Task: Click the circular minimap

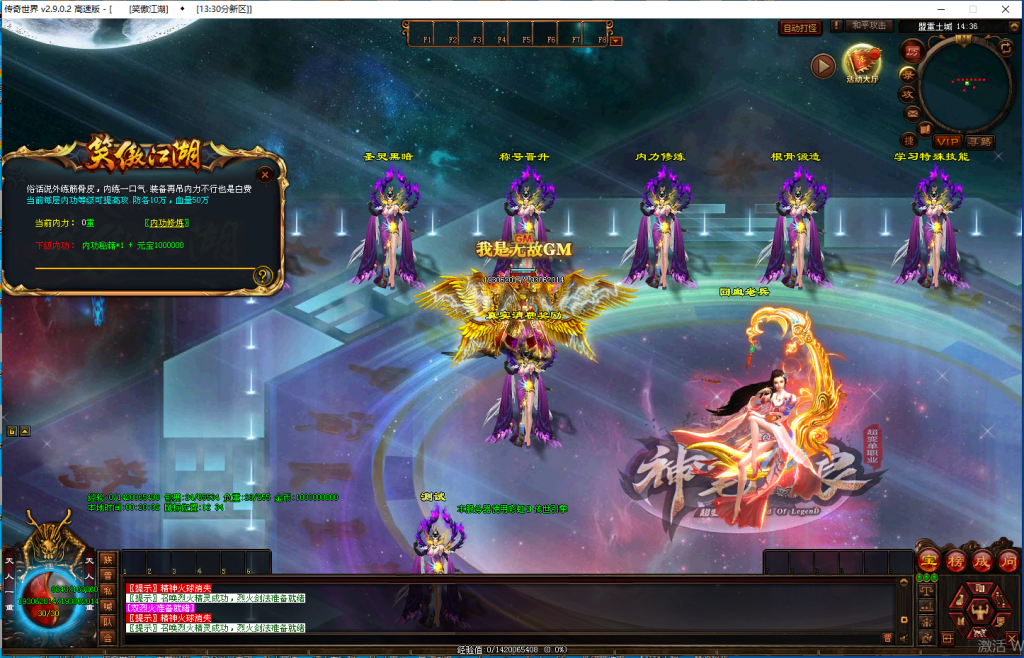Action: [966, 84]
